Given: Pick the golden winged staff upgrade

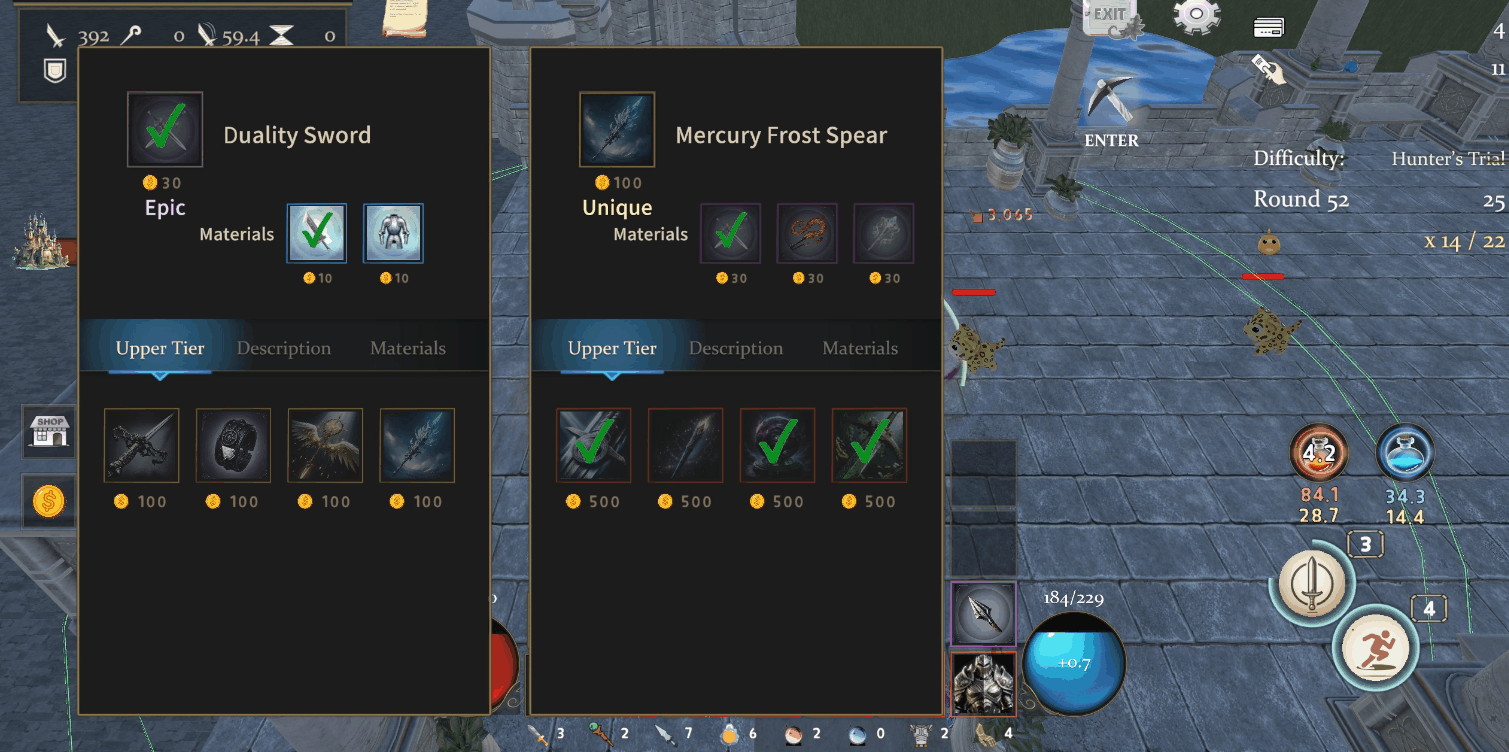Looking at the screenshot, I should click(x=325, y=446).
